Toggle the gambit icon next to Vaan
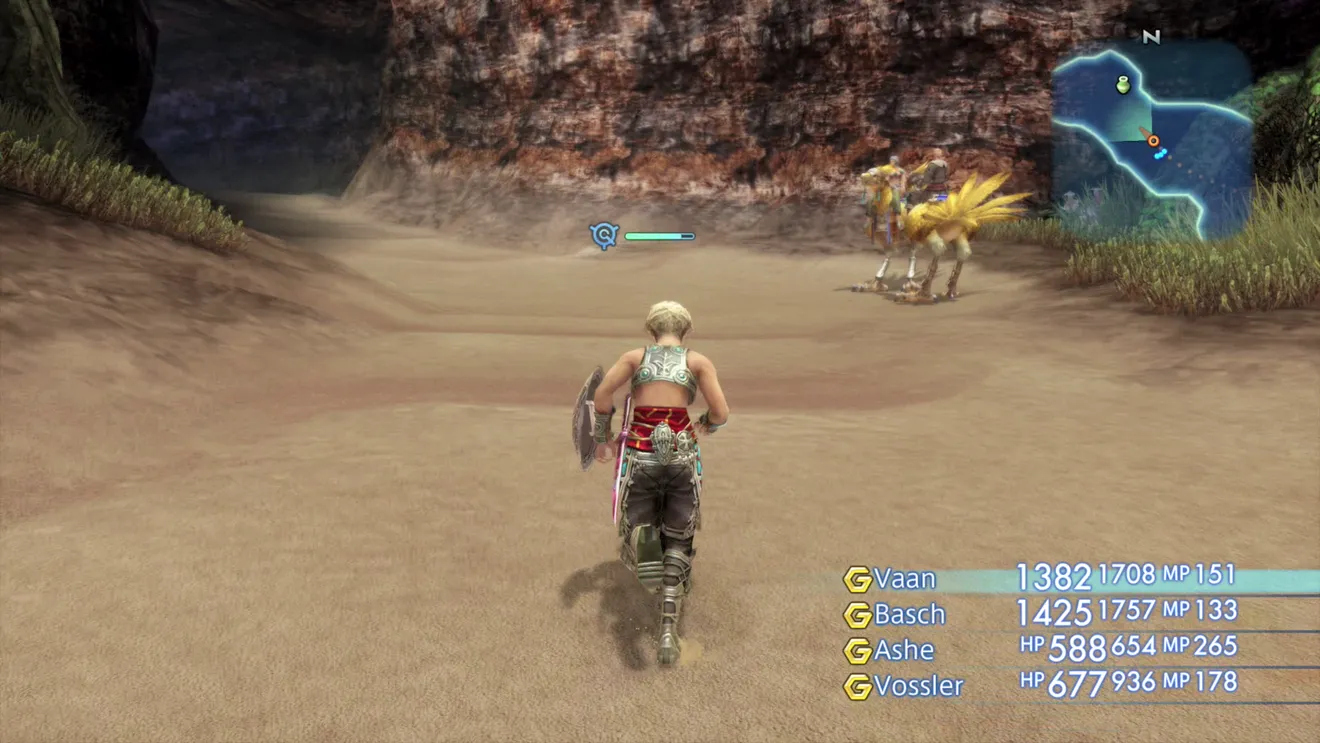 click(x=857, y=580)
